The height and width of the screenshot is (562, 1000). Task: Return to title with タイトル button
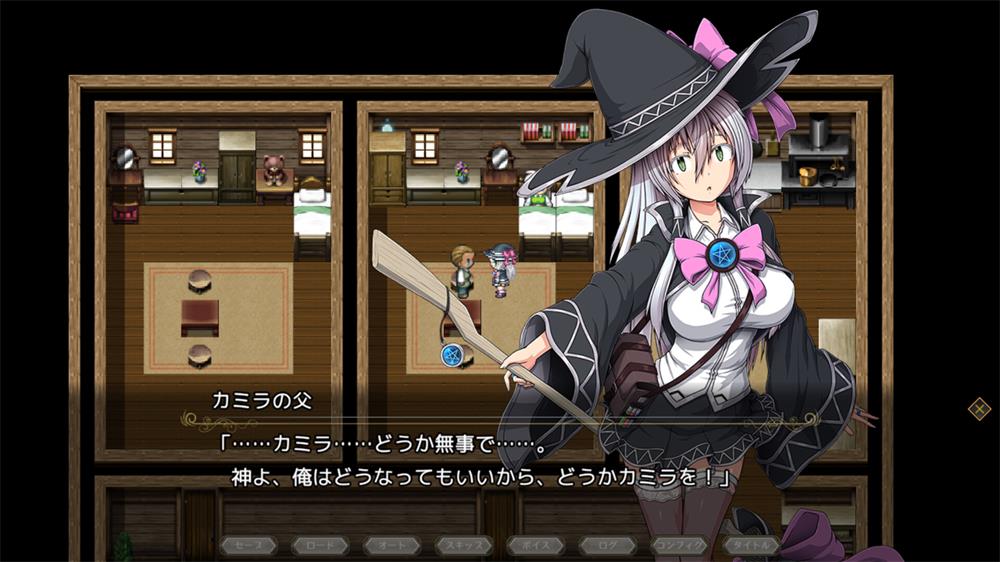pos(752,545)
